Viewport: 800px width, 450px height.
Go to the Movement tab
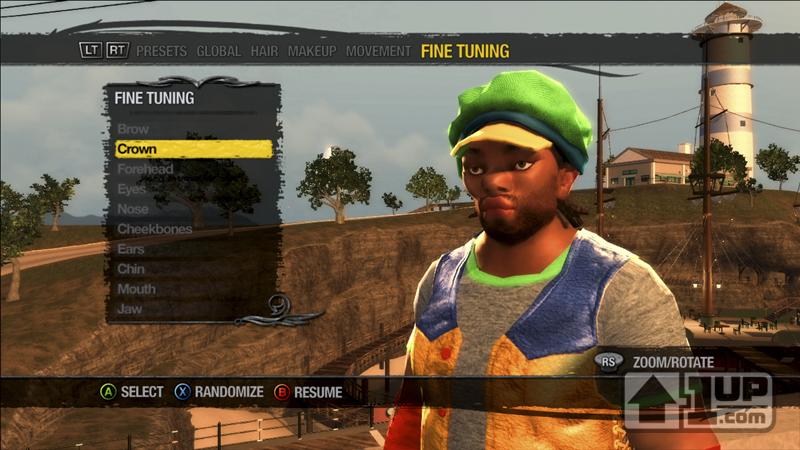pos(378,51)
